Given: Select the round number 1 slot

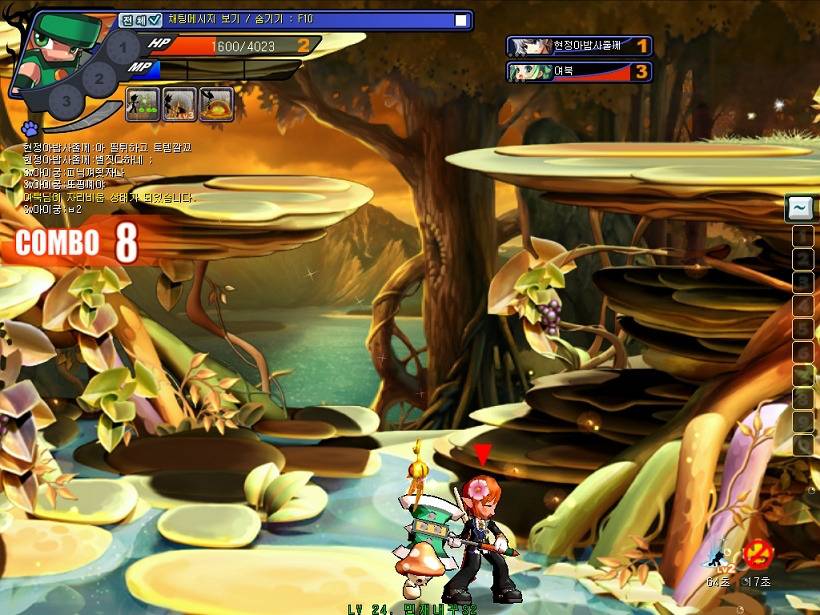Looking at the screenshot, I should click(x=122, y=47).
